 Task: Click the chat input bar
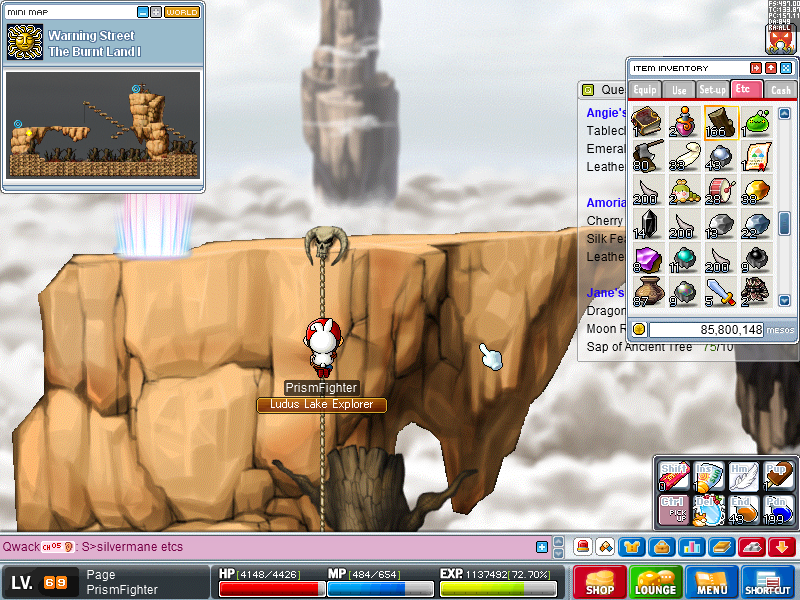click(x=300, y=547)
